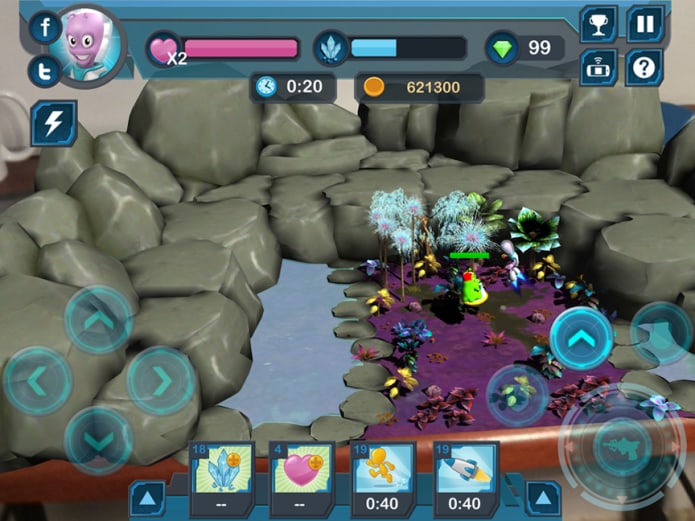
Task: Open the question mark help screen
Action: pyautogui.click(x=646, y=68)
